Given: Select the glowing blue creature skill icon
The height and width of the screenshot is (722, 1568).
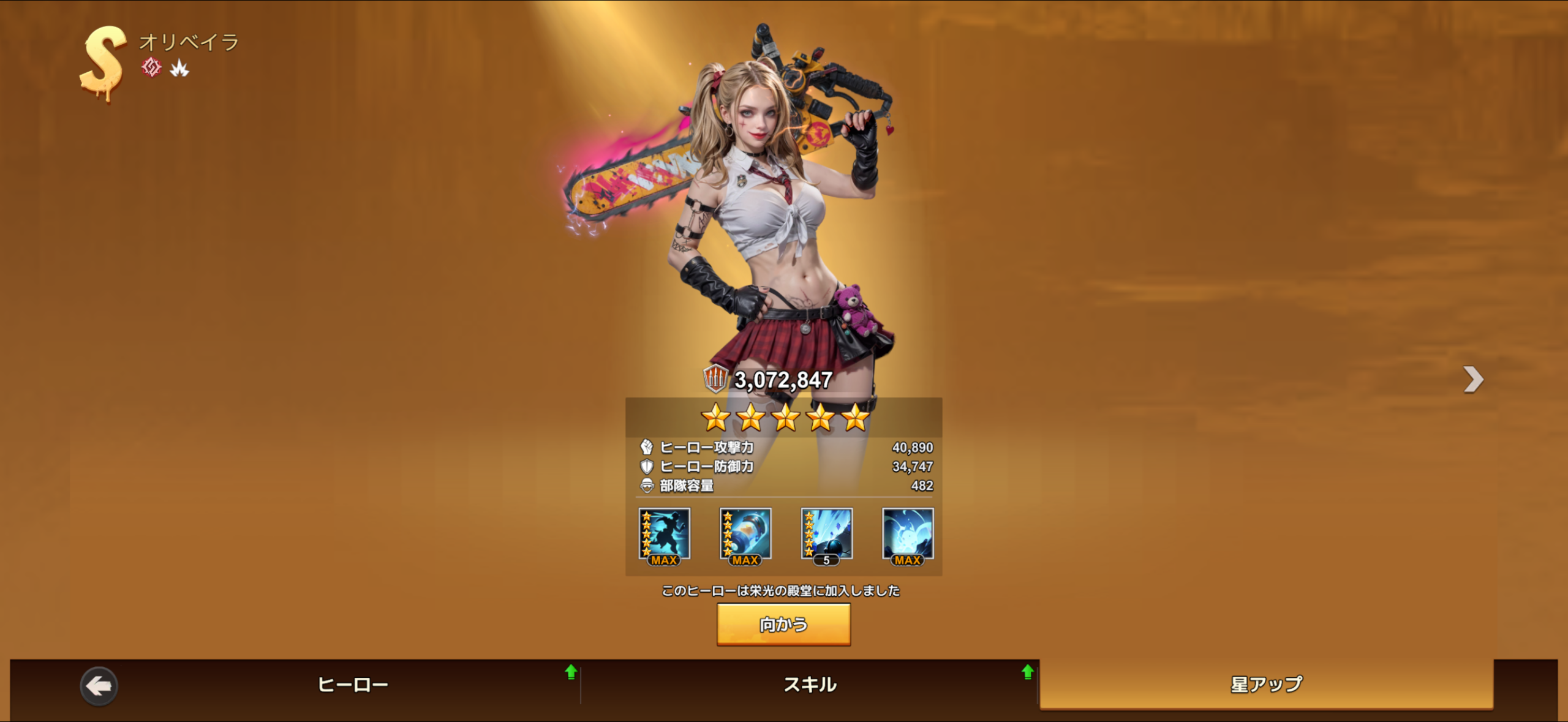Looking at the screenshot, I should point(908,535).
